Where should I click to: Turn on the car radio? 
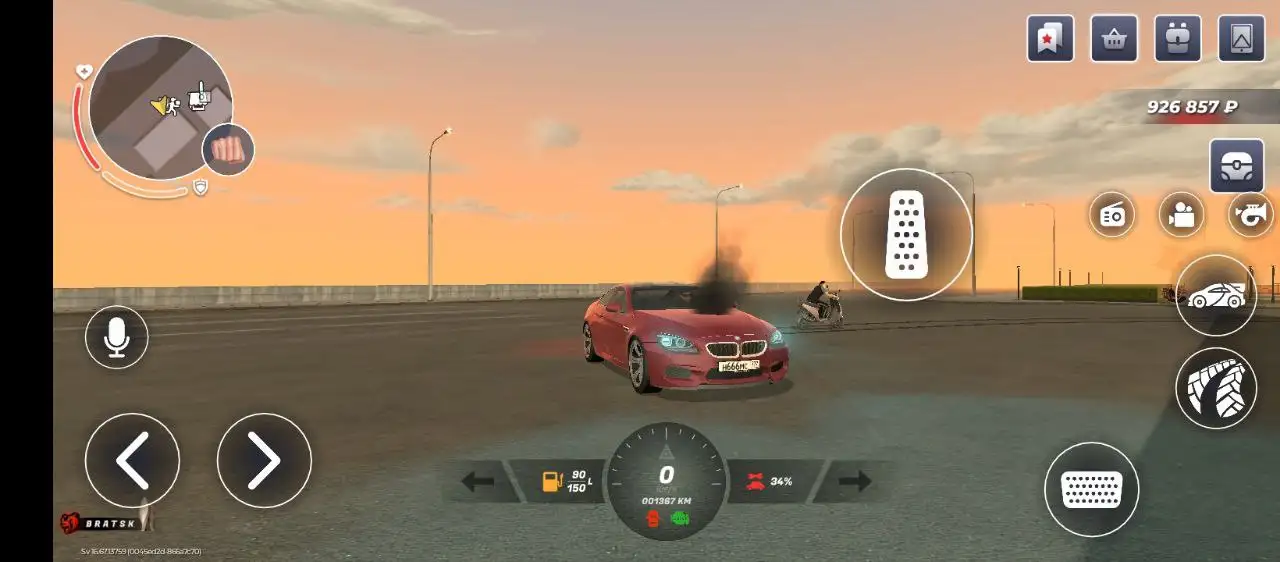point(1112,214)
